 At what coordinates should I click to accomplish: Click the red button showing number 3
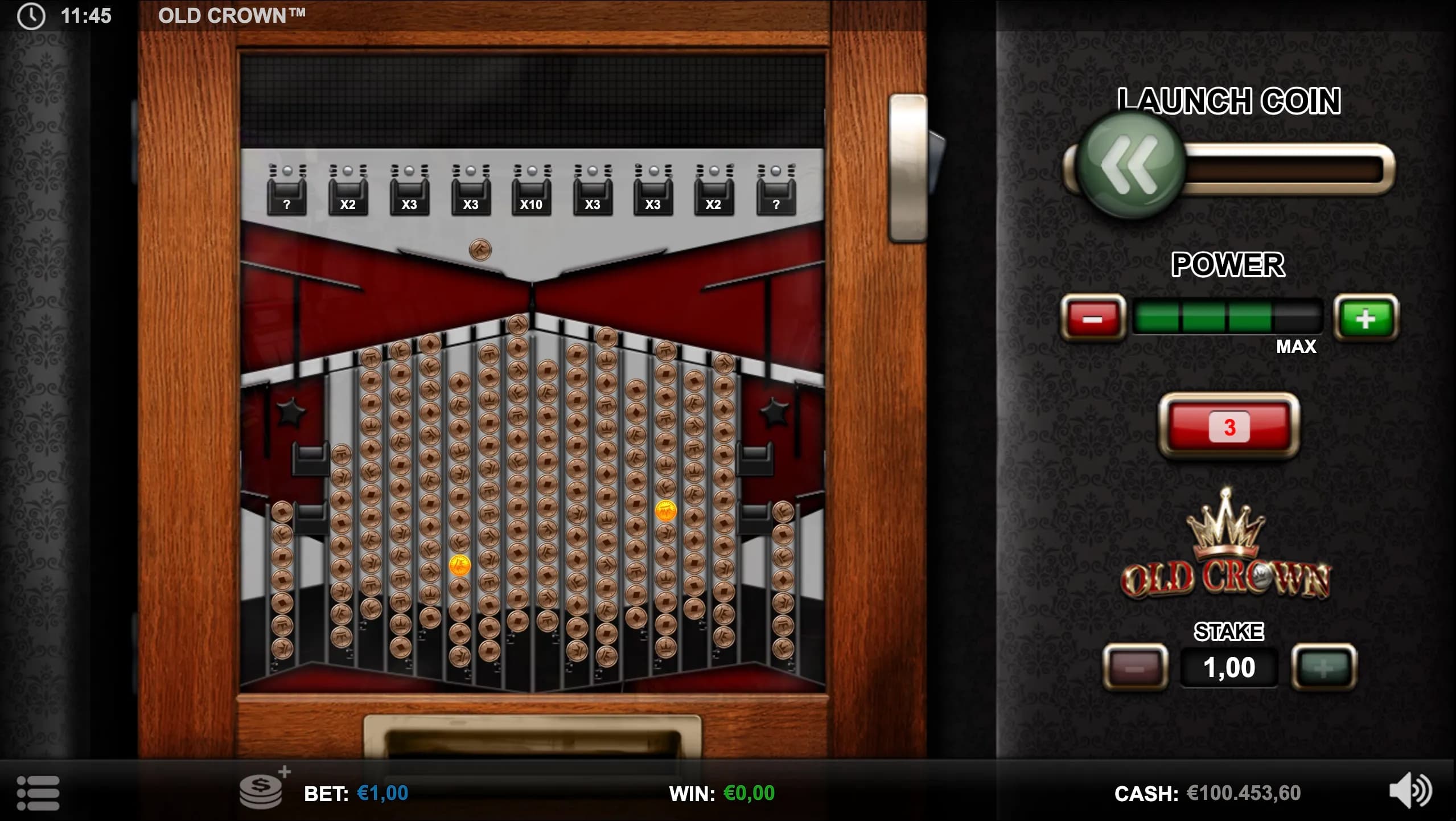point(1229,426)
